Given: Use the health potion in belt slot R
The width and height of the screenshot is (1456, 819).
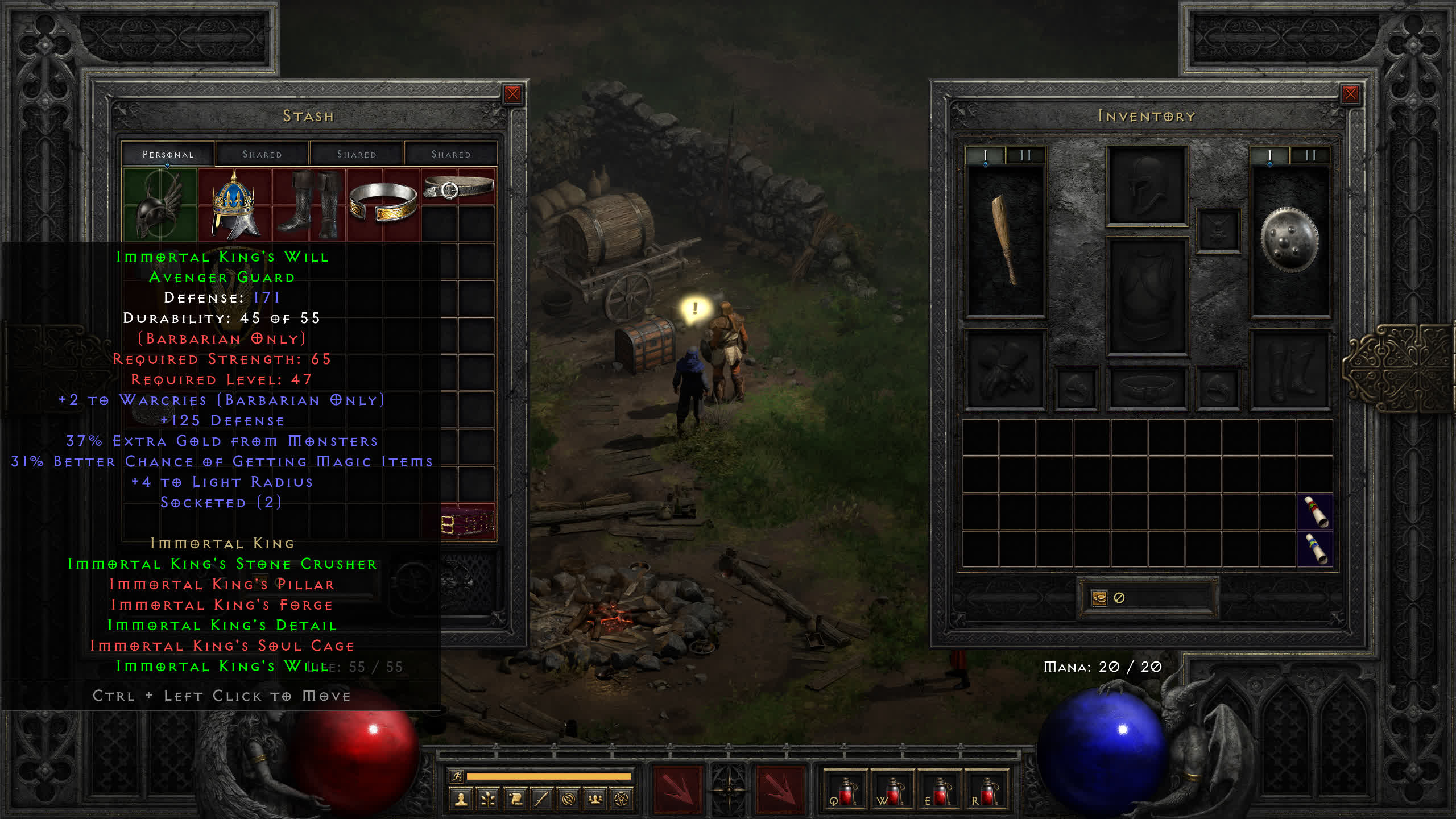Looking at the screenshot, I should pyautogui.click(x=987, y=792).
